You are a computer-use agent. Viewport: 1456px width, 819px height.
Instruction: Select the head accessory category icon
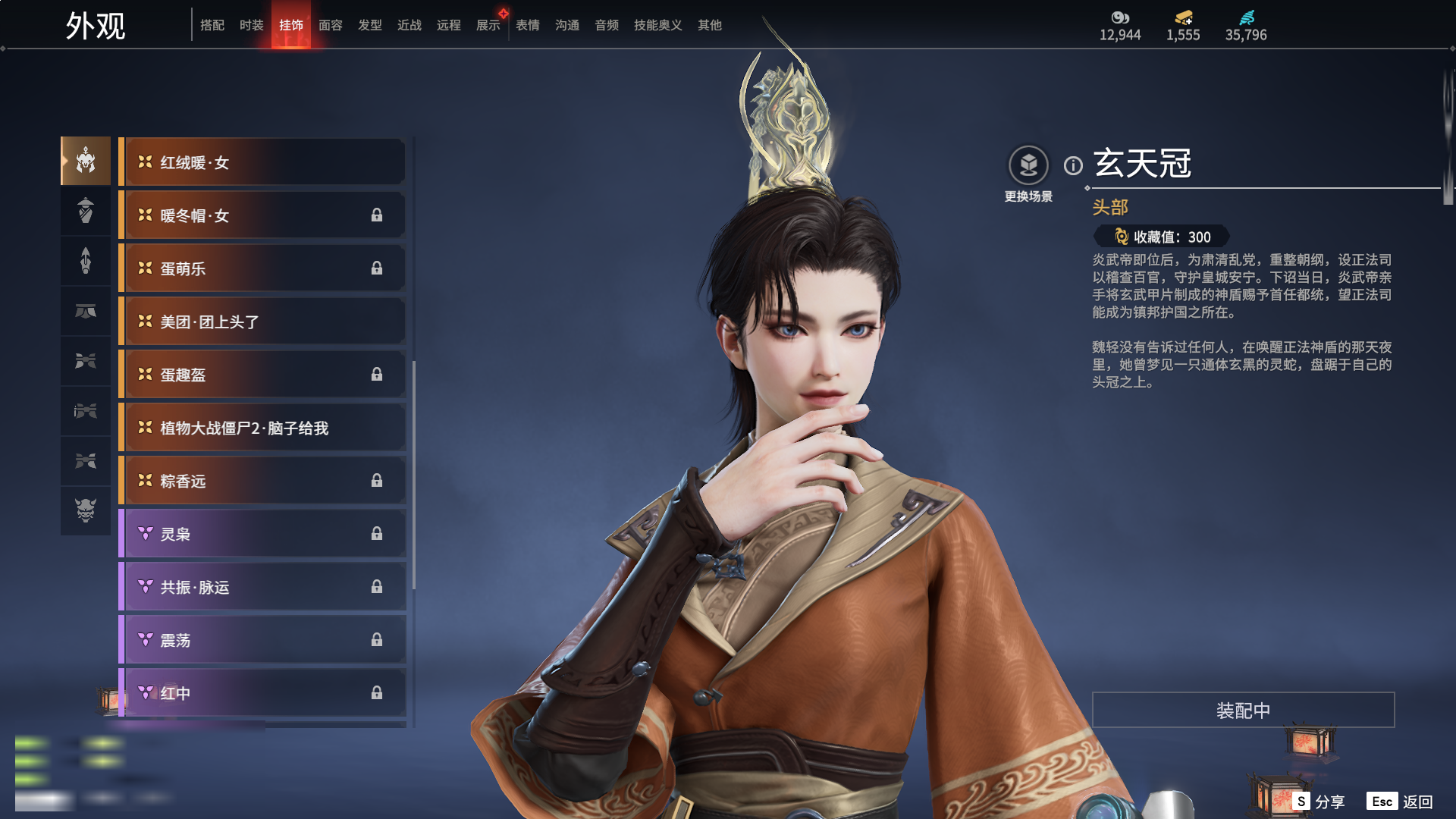86,161
